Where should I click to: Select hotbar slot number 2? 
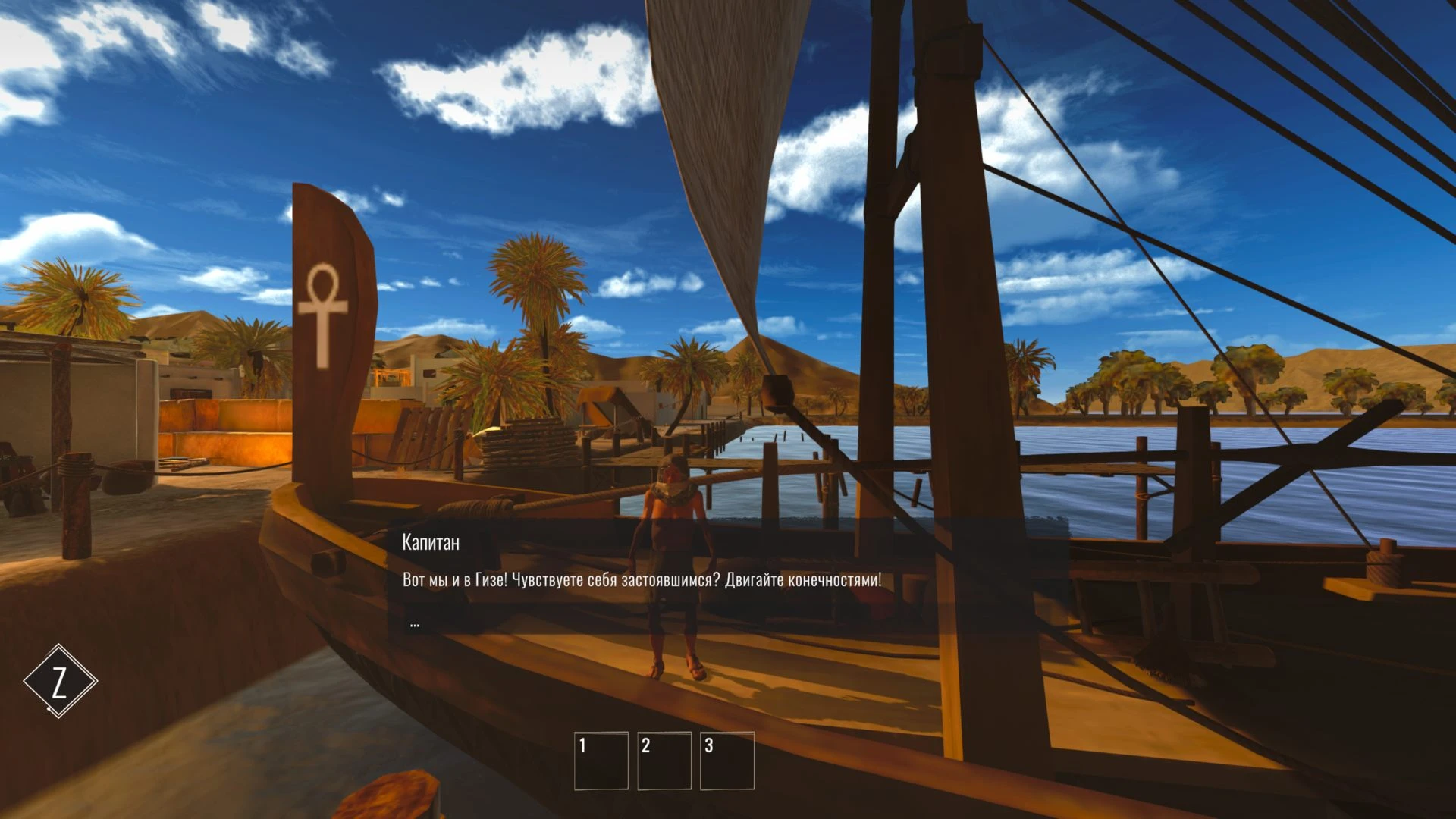664,761
